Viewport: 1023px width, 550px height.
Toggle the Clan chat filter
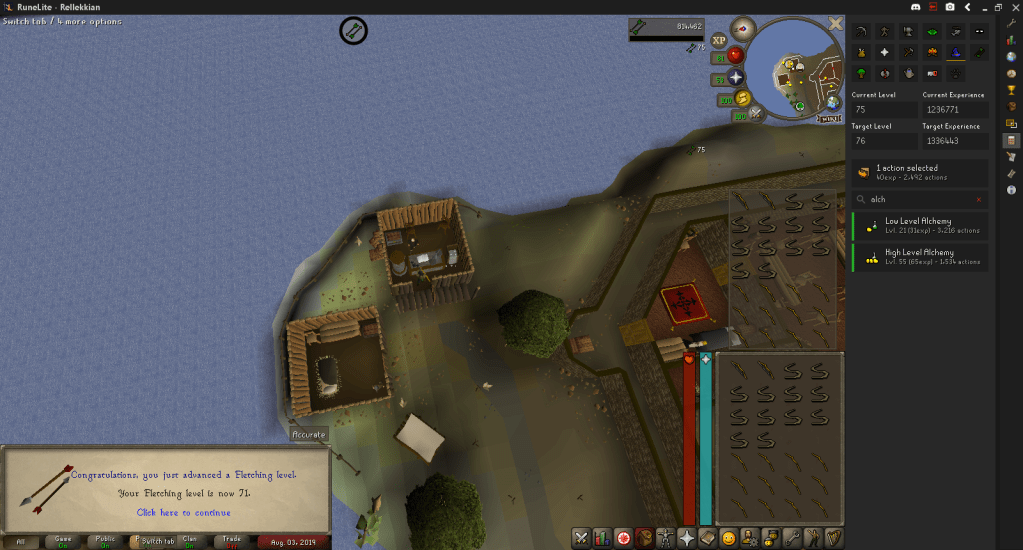click(x=190, y=541)
